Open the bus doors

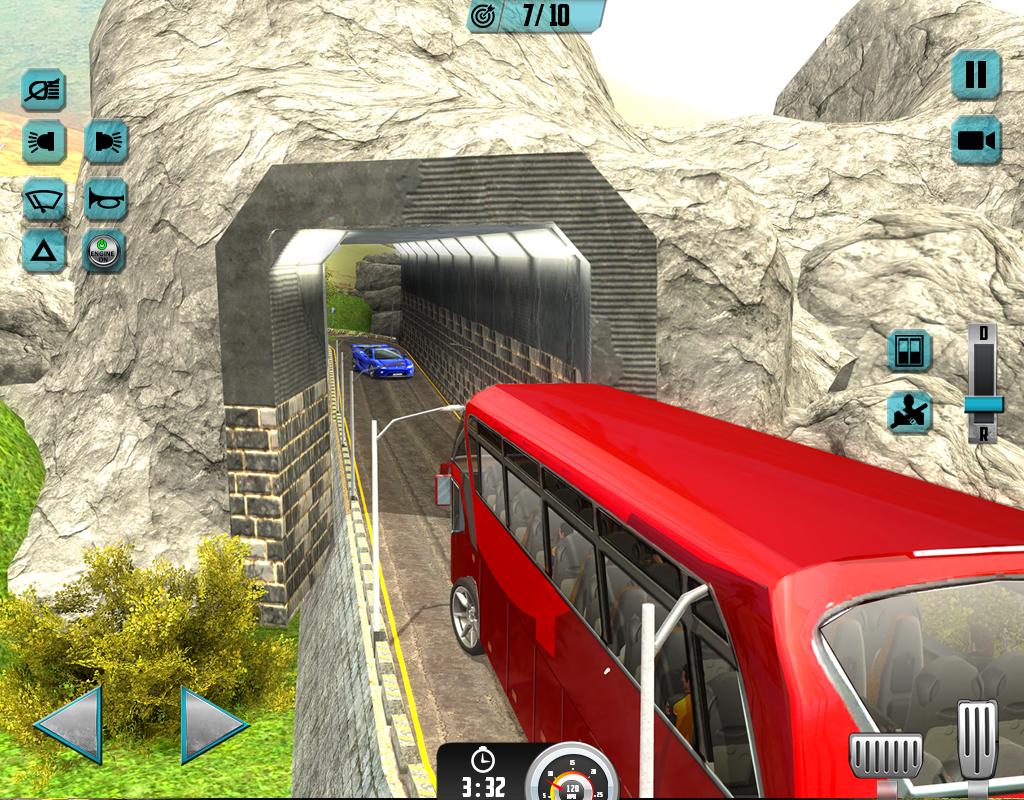tap(909, 350)
